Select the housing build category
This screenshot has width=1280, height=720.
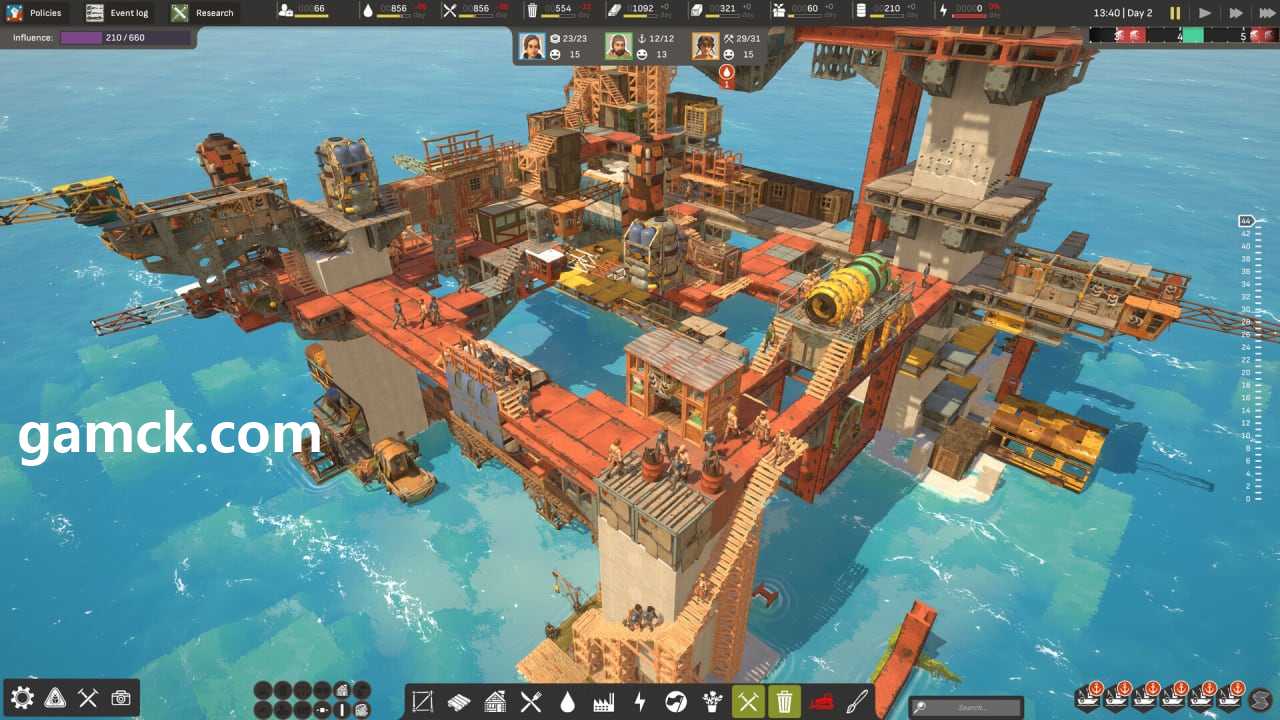(x=495, y=702)
